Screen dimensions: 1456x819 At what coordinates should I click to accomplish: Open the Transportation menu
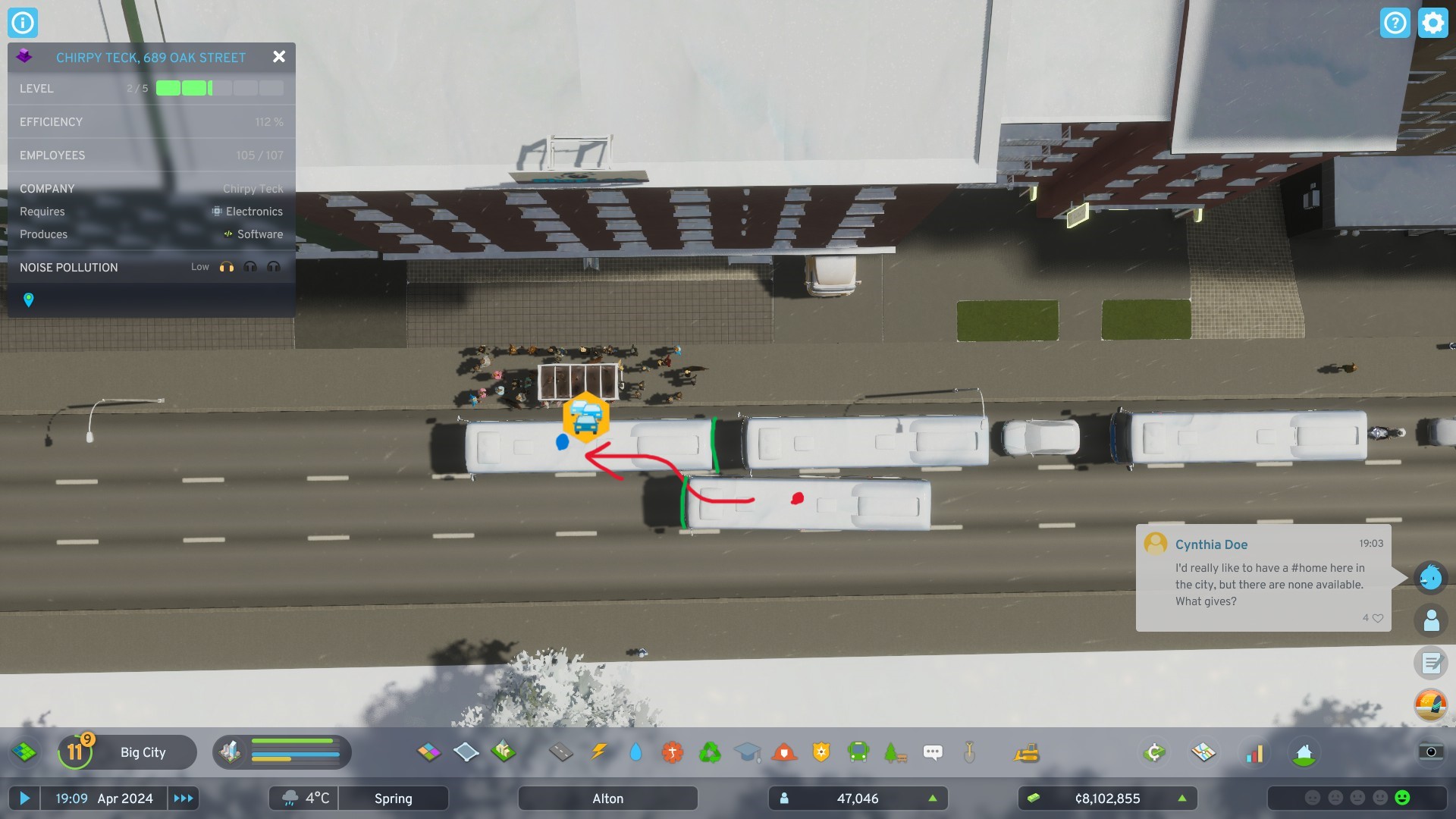click(x=858, y=752)
